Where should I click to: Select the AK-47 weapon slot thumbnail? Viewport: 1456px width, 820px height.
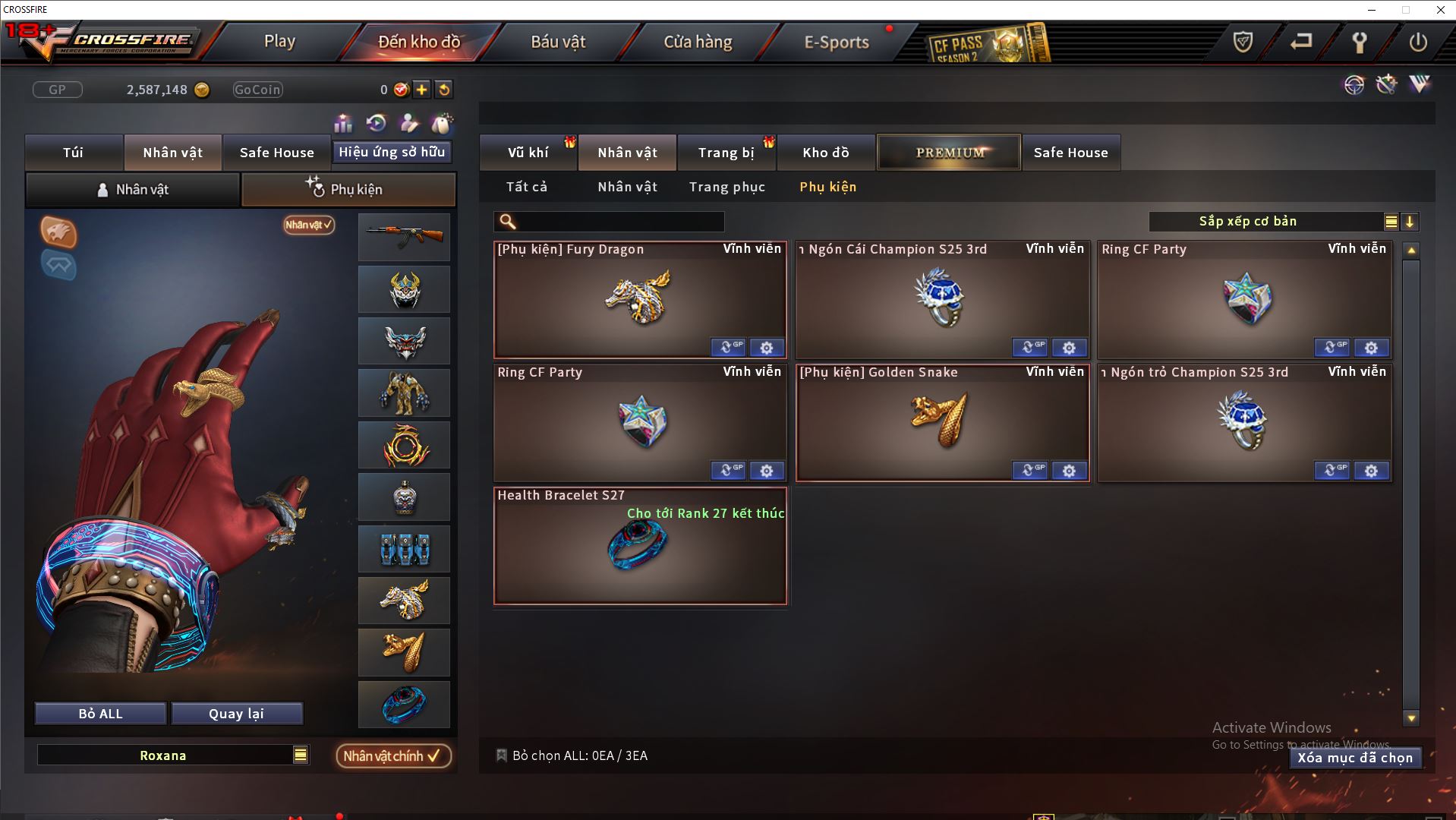404,237
